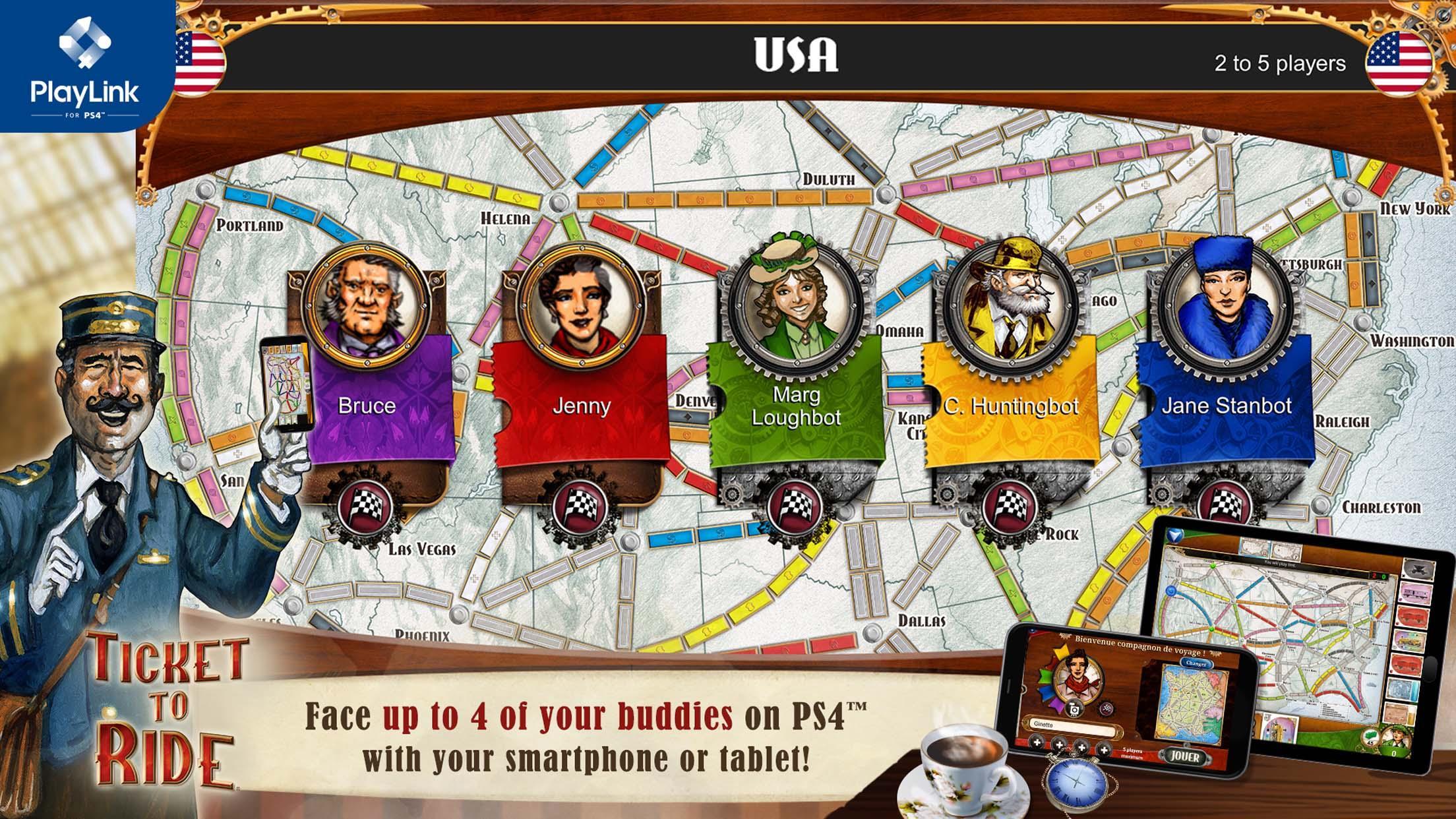Screen dimensions: 1456x819
Task: Click the gear icon beside the avatar portrait
Action: (x=1106, y=708)
